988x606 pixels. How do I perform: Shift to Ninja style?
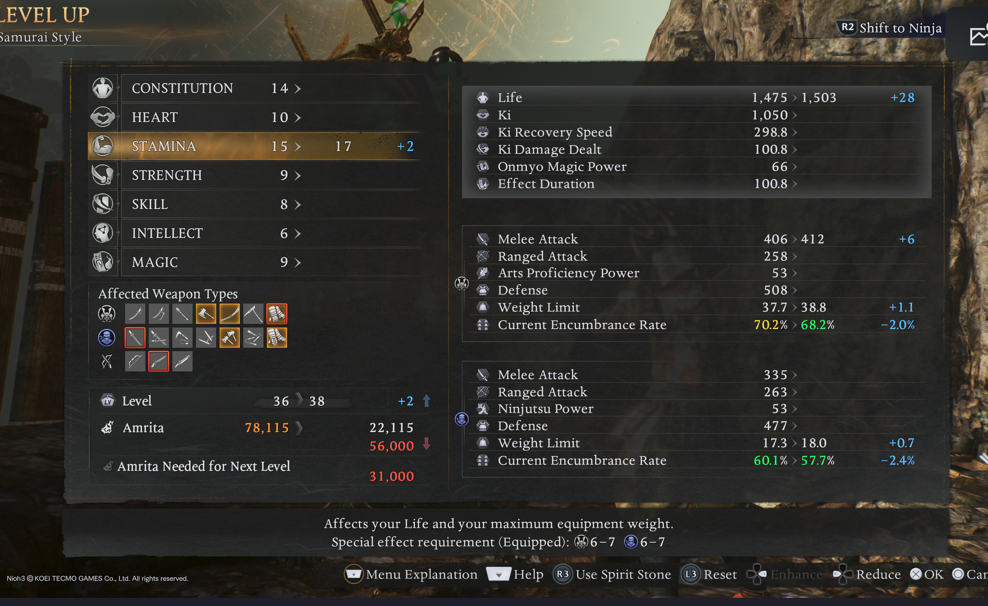pos(890,28)
